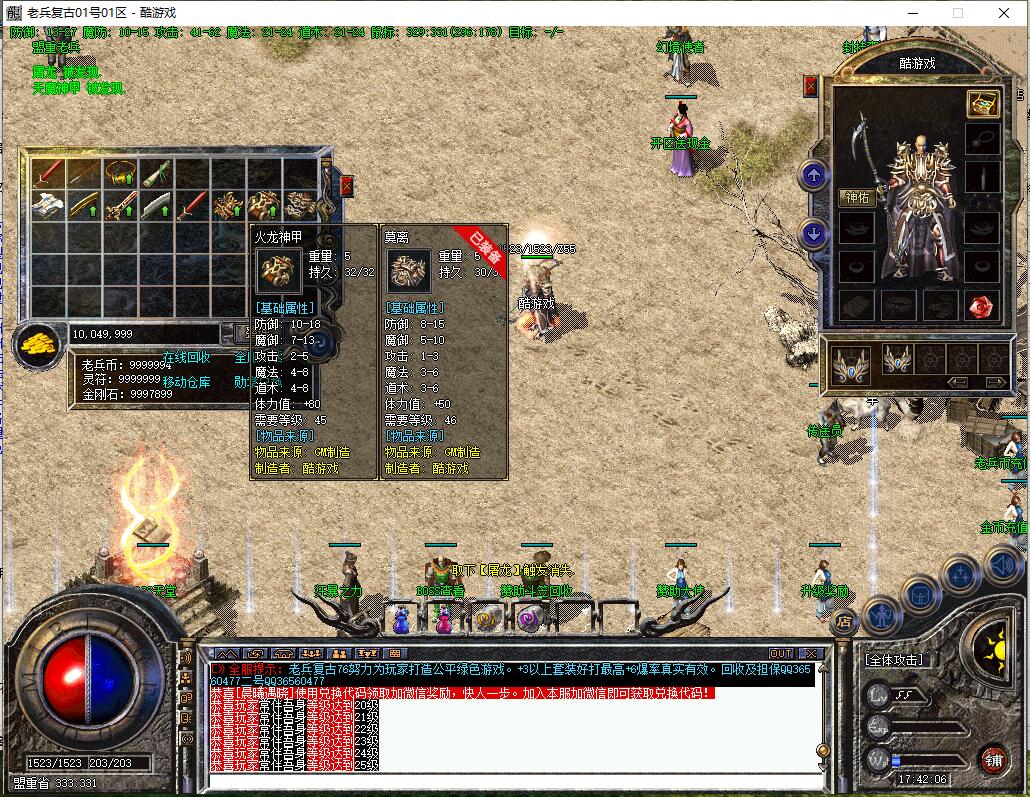
Task: Use the blue potion in the hotbar
Action: tap(401, 622)
